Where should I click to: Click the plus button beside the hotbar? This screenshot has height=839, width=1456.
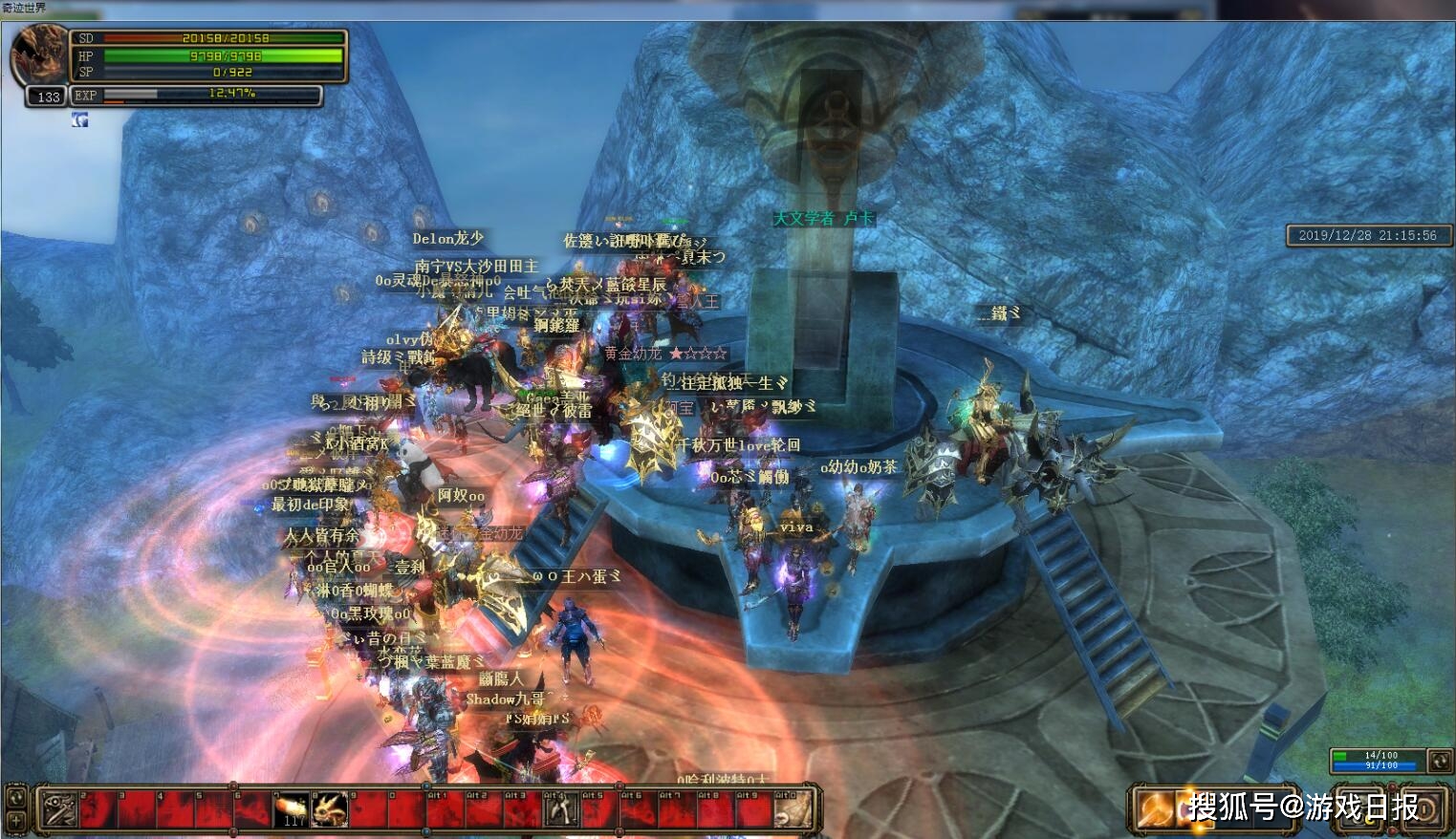coord(16,820)
